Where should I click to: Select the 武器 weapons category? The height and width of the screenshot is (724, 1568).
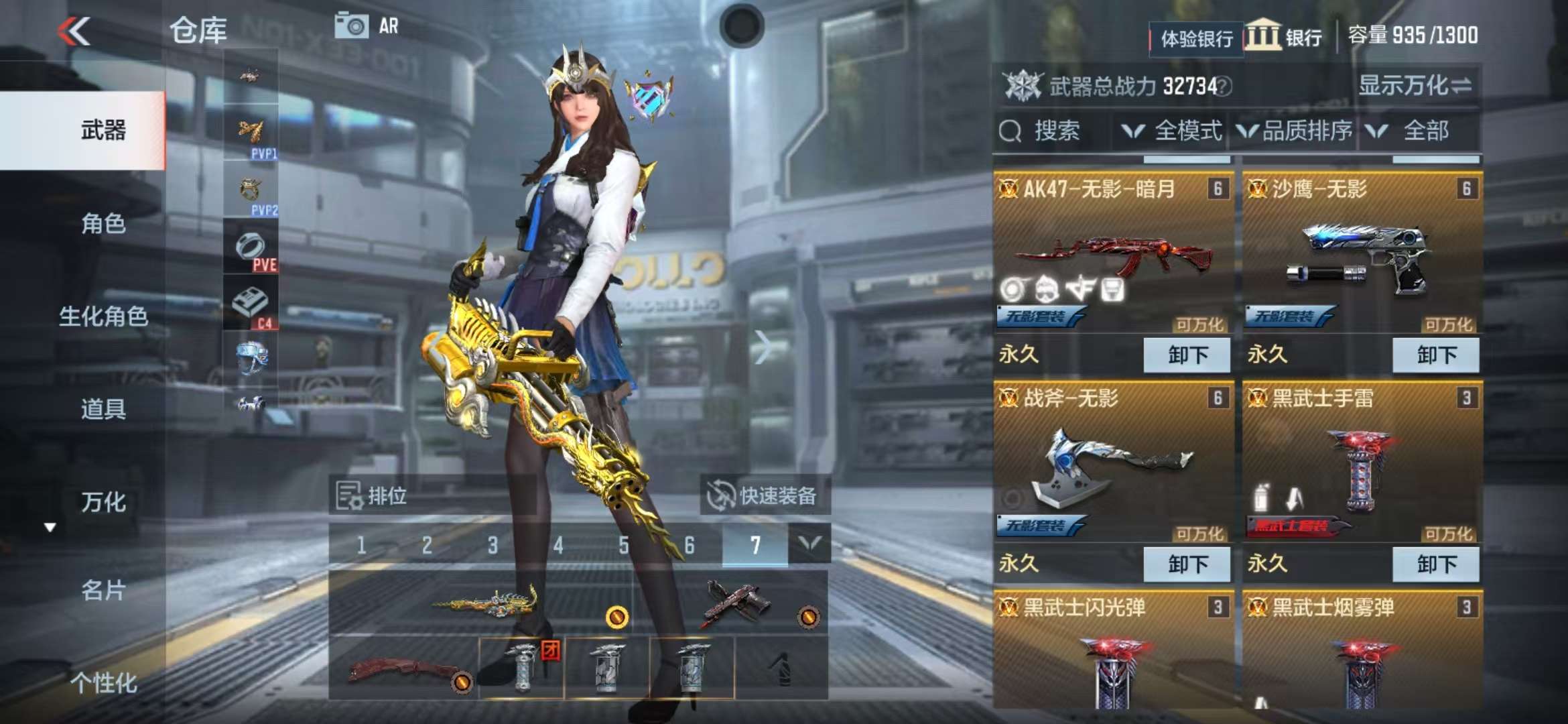click(x=103, y=130)
